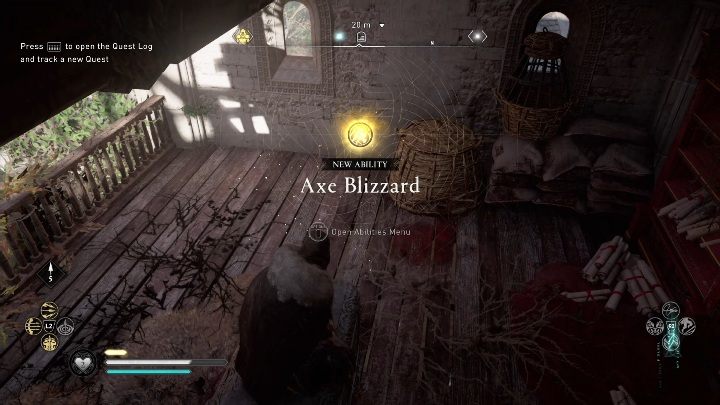The width and height of the screenshot is (720, 405).
Task: Activate the left ranged ability in bow wheel
Action: (x=34, y=326)
